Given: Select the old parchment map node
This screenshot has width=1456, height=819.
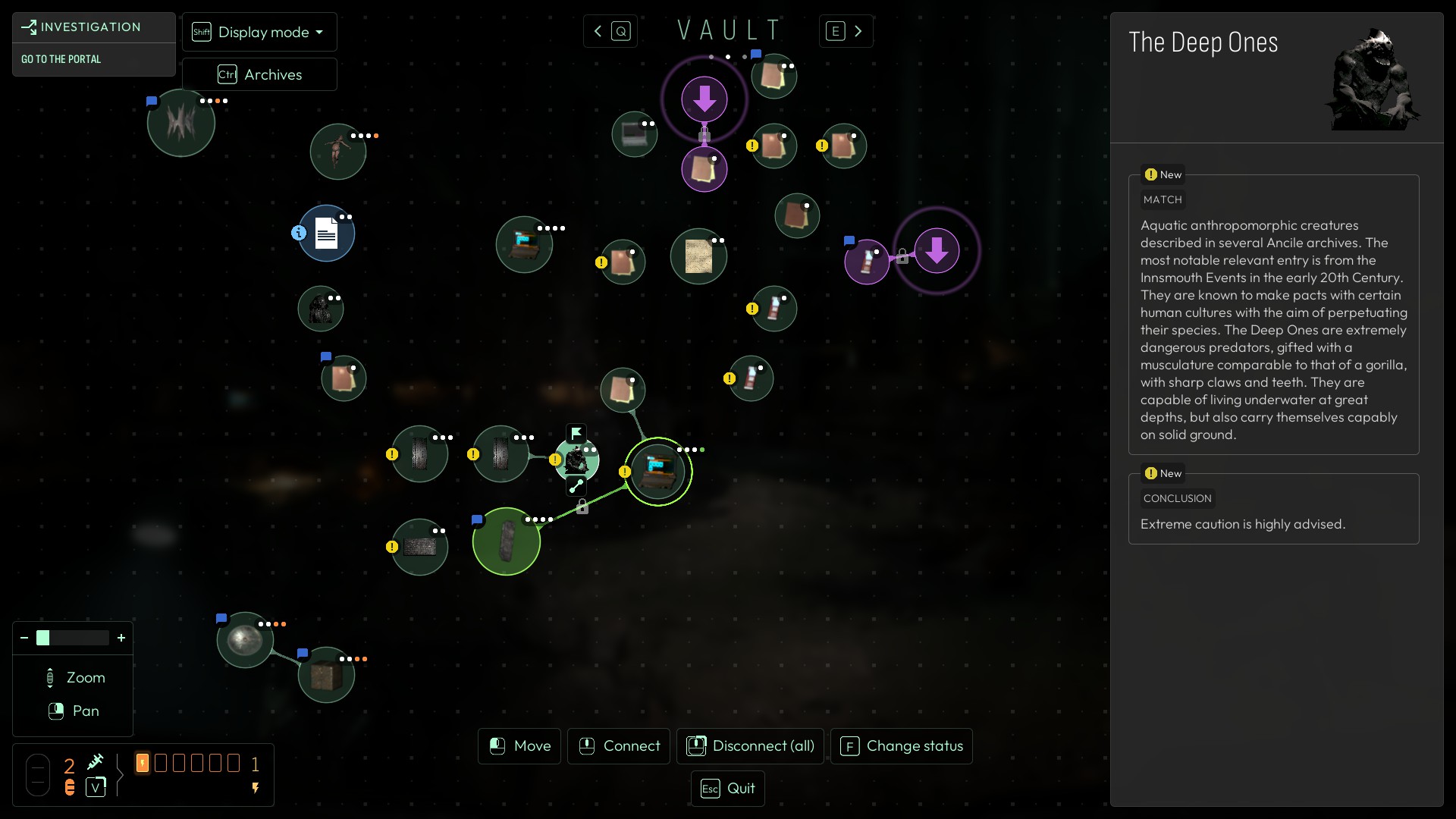Looking at the screenshot, I should pyautogui.click(x=698, y=256).
